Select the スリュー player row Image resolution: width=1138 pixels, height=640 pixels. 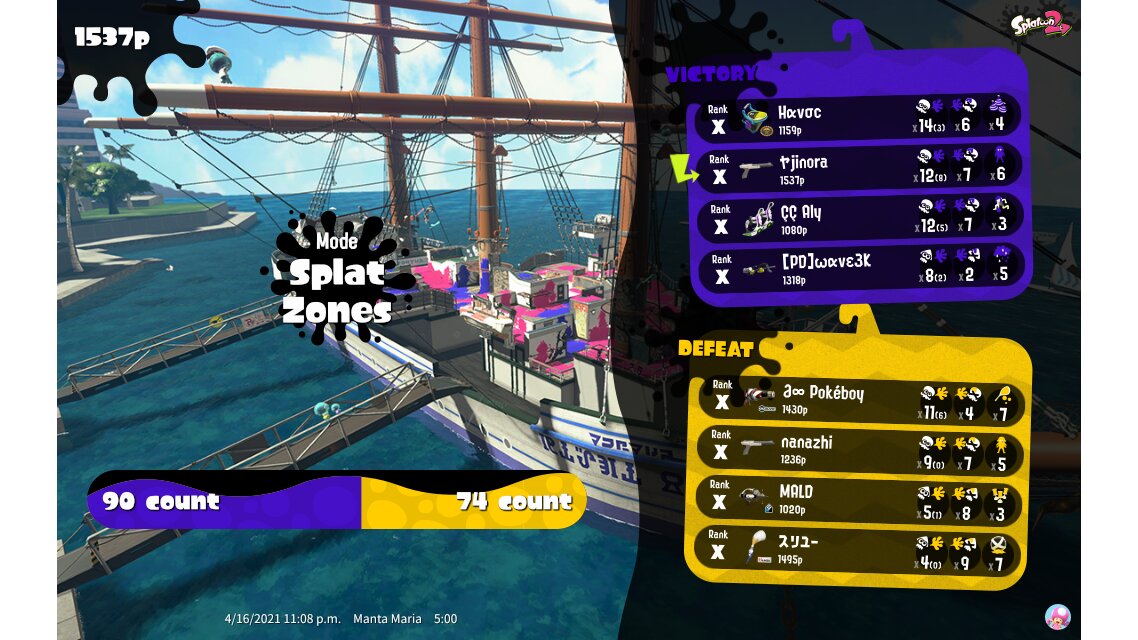860,549
